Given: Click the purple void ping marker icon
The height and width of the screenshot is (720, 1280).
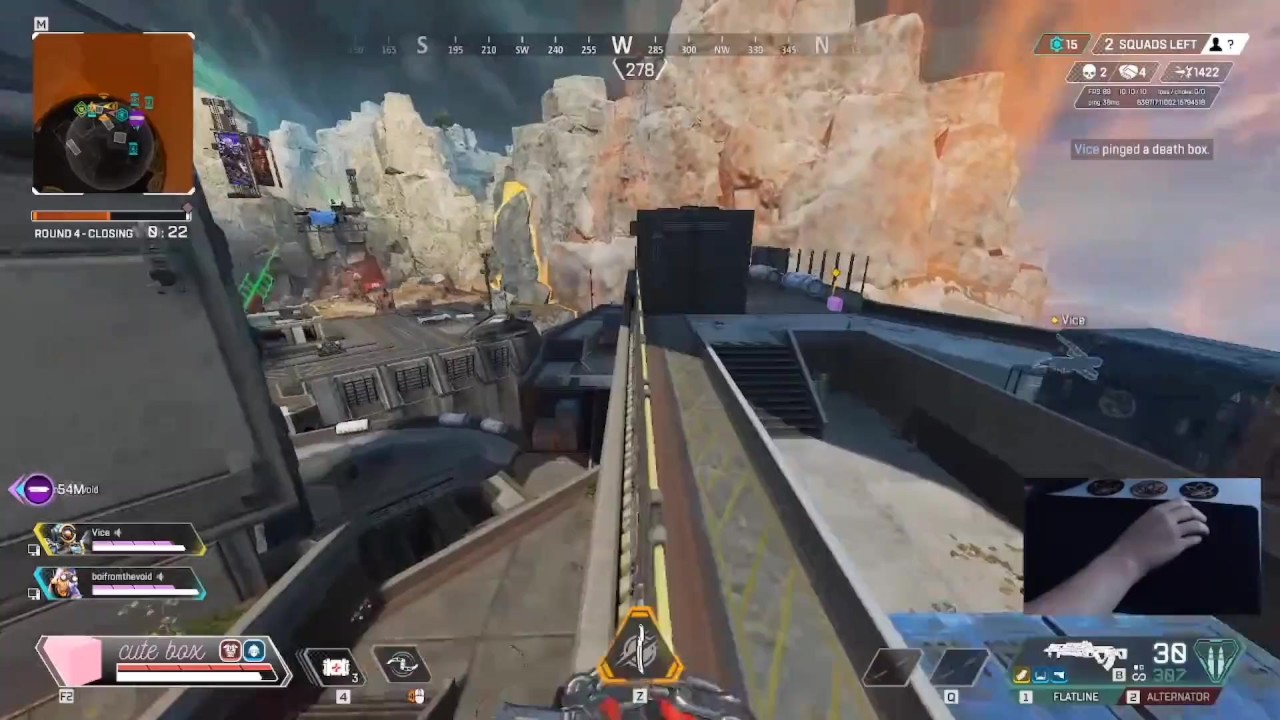Looking at the screenshot, I should tap(38, 489).
